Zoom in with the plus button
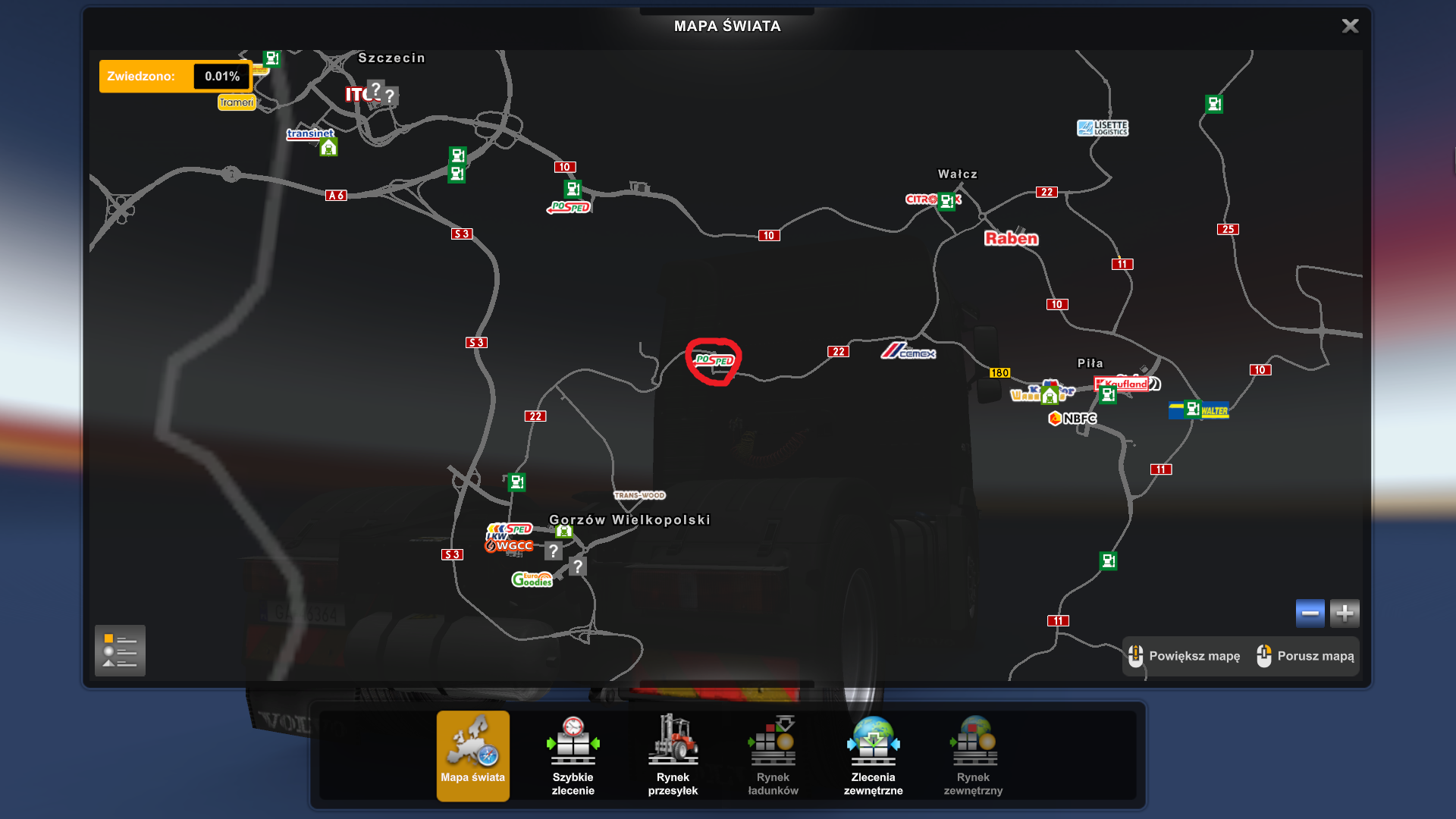1456x819 pixels. click(1345, 613)
